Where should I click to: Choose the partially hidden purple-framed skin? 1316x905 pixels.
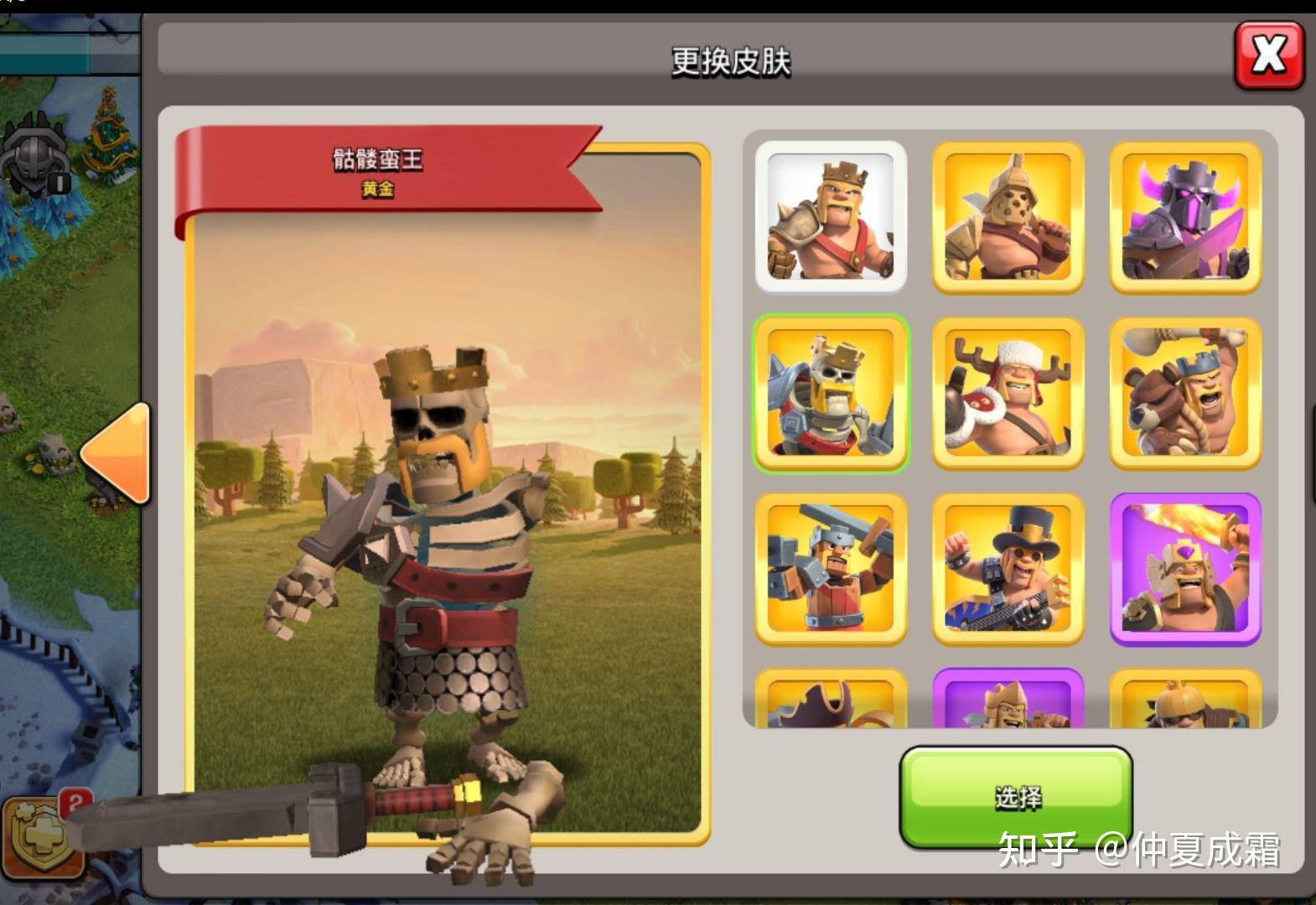click(1008, 700)
